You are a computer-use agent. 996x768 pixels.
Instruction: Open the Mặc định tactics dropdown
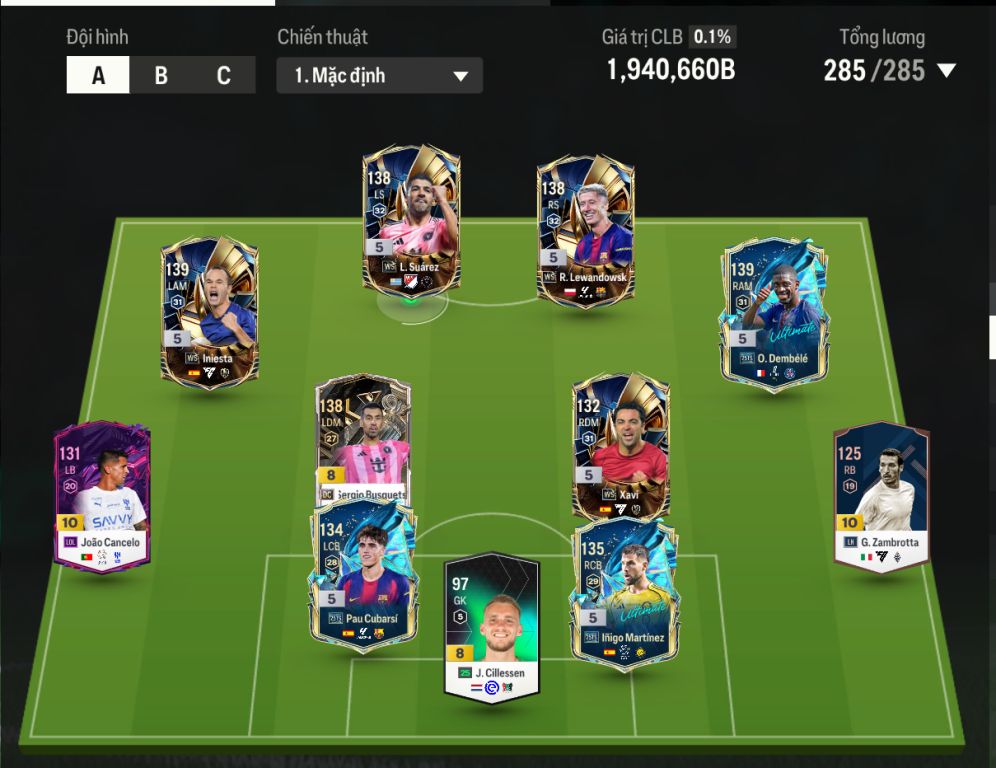click(380, 76)
